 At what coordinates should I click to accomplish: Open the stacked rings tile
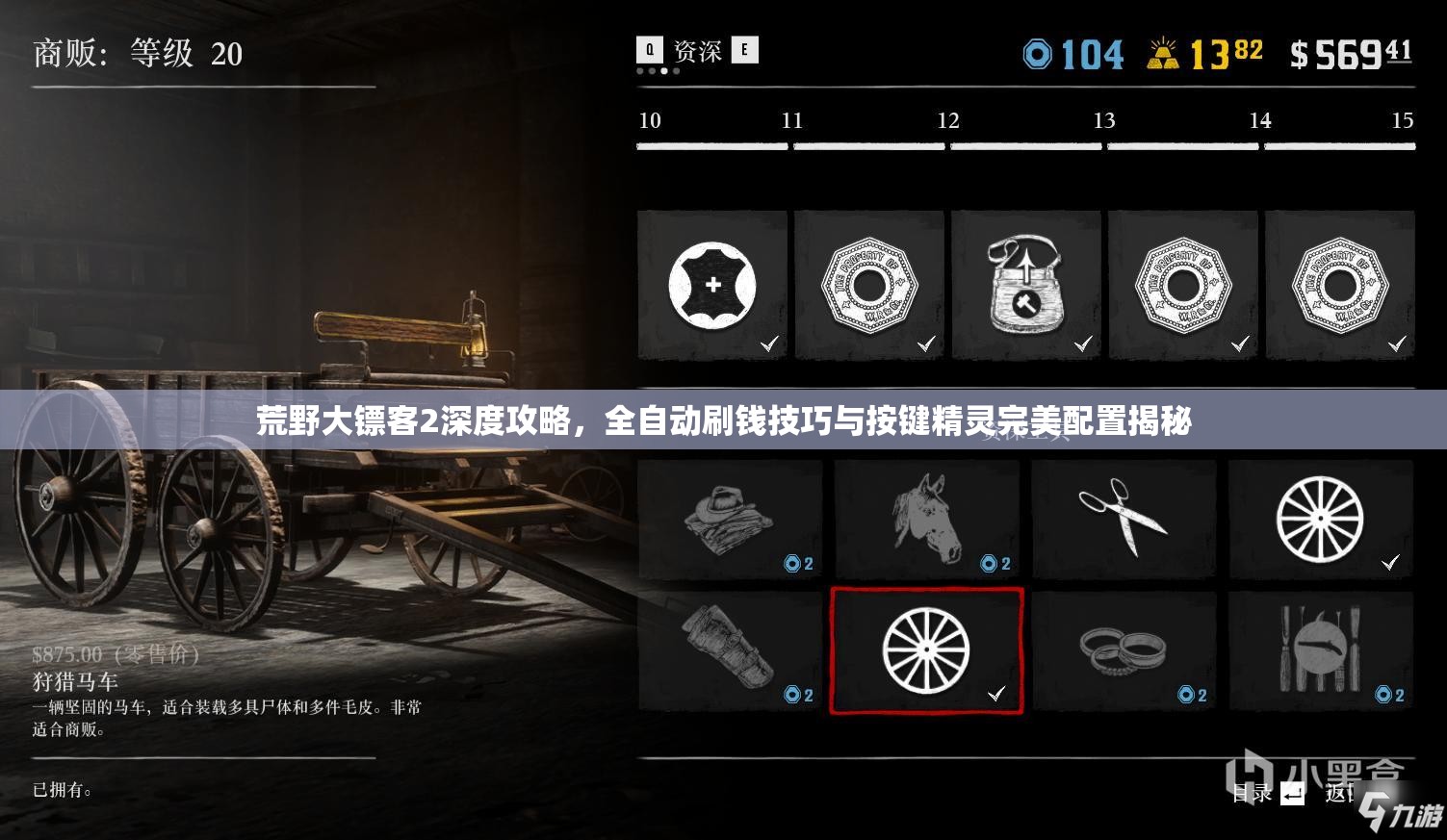1124,650
